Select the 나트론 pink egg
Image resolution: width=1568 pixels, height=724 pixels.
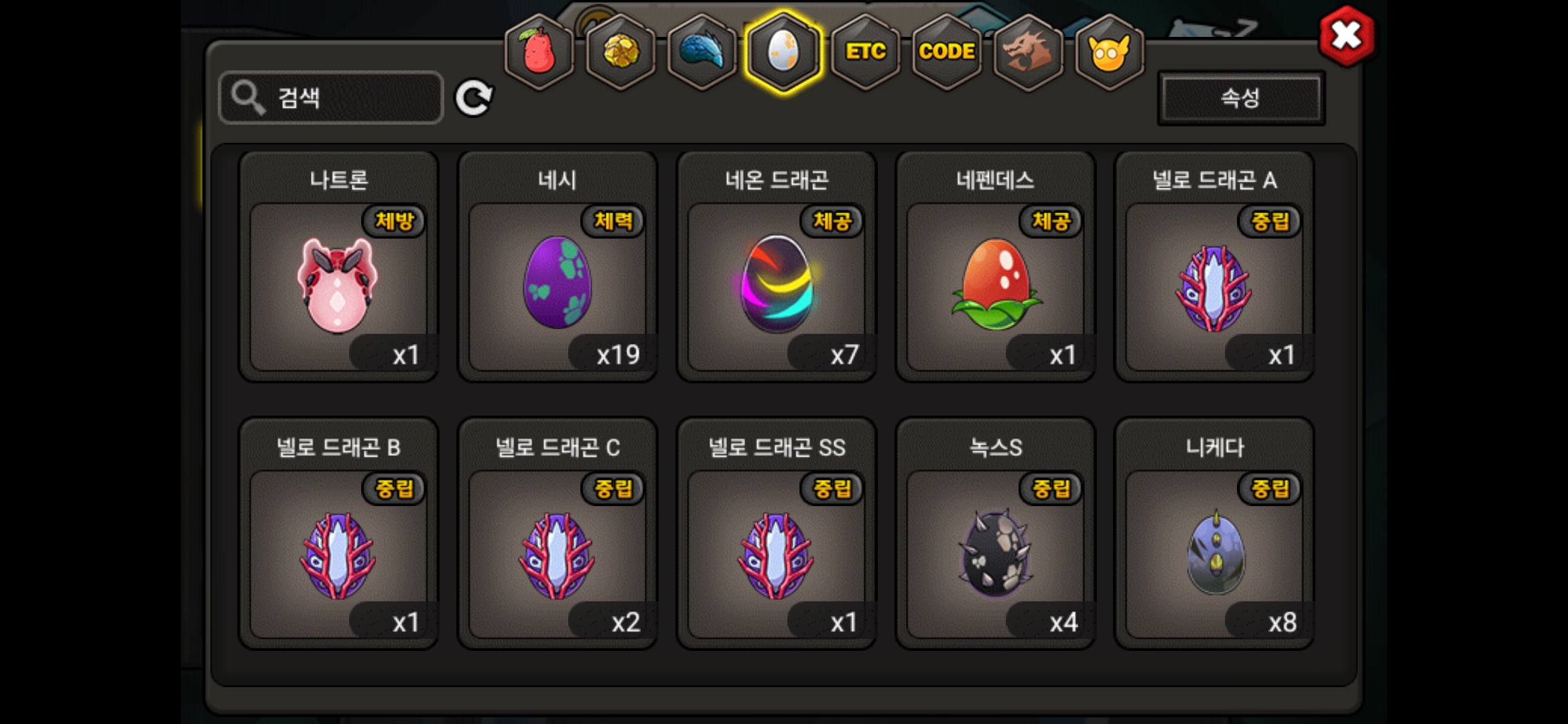pos(338,286)
